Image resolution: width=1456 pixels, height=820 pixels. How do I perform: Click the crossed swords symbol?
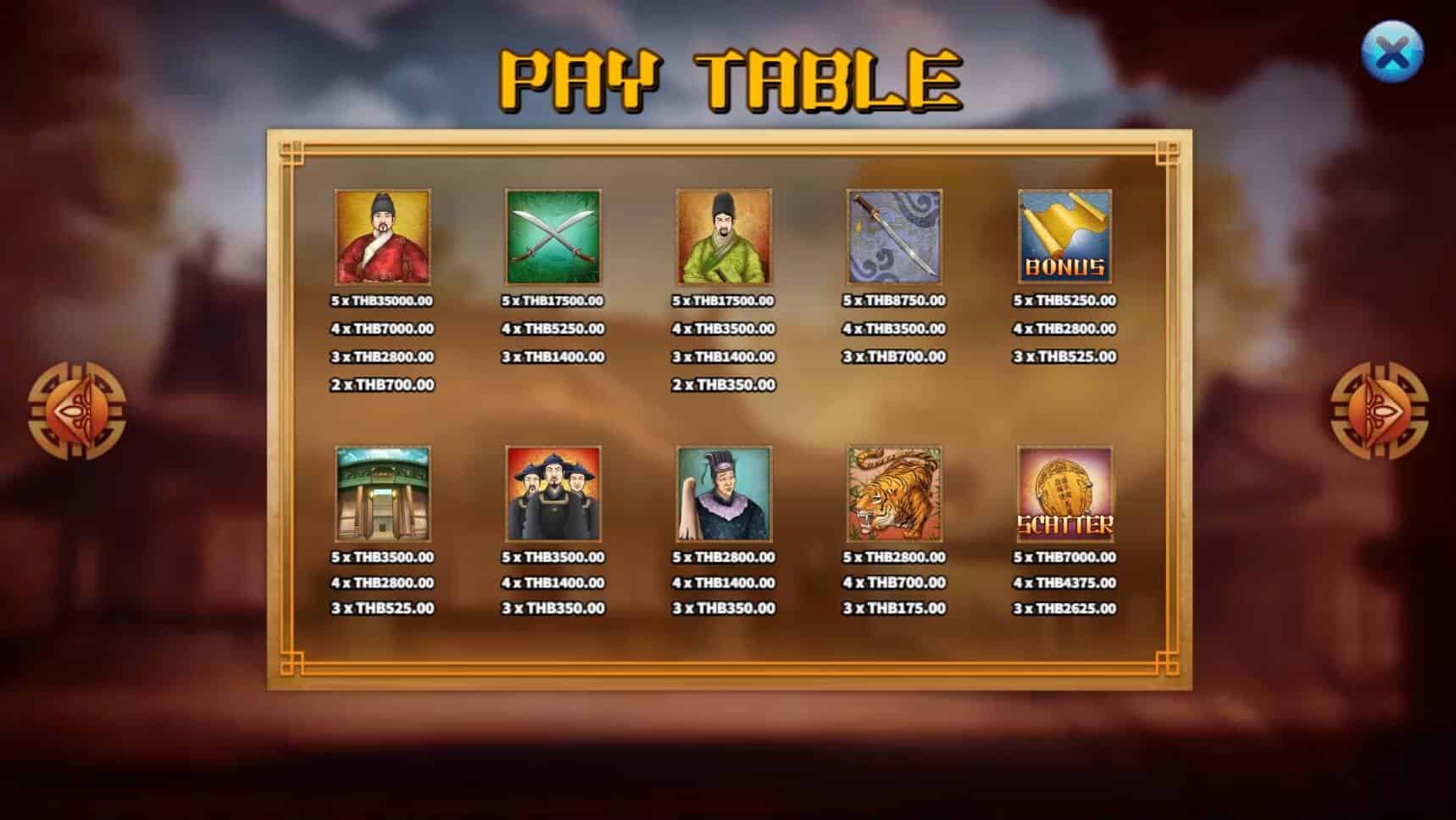(x=553, y=240)
